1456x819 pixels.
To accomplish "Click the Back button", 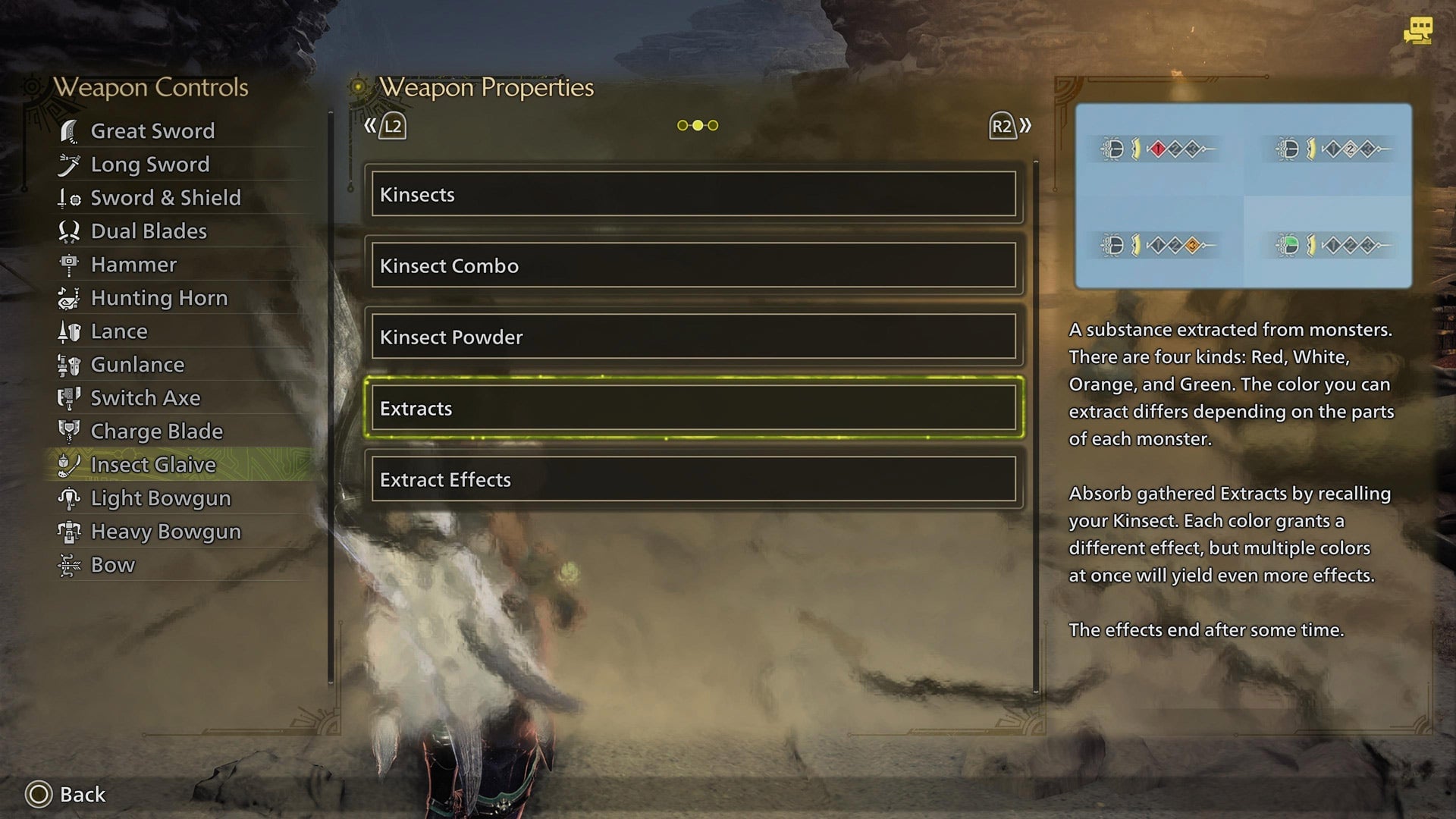I will 64,794.
